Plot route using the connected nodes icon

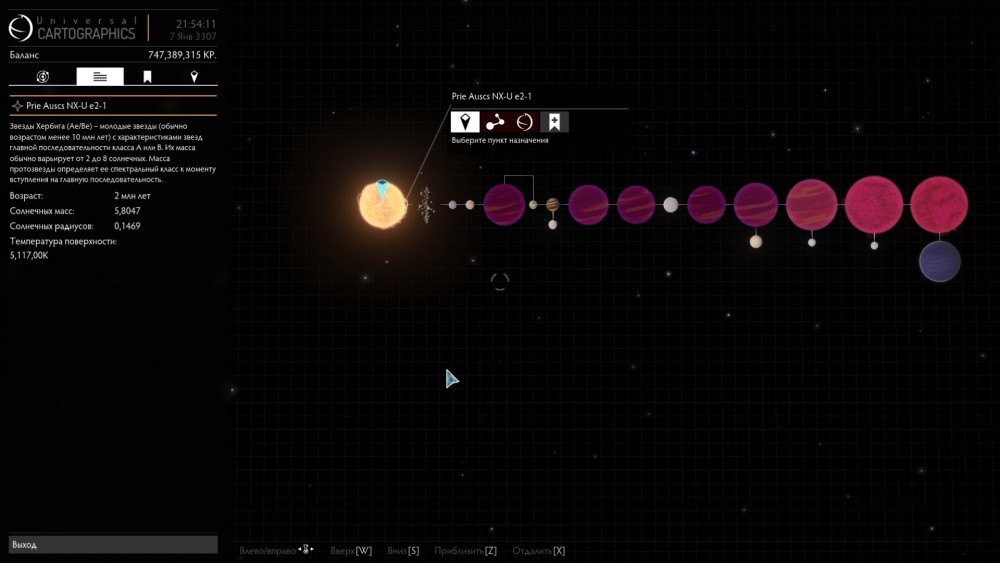click(x=495, y=122)
